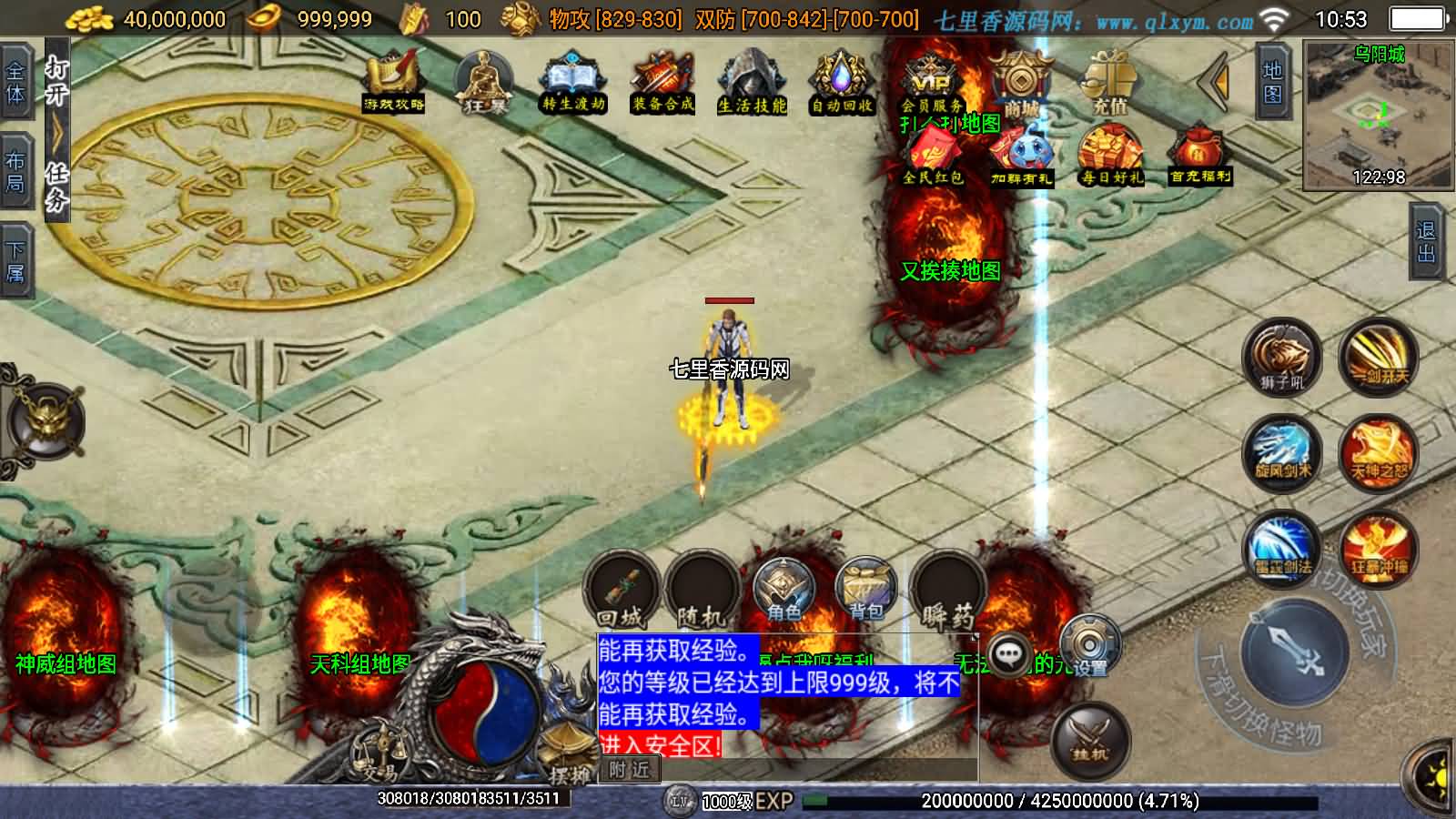
Task: Cast the 狂暴冲撞 charge skill
Action: click(x=1379, y=548)
